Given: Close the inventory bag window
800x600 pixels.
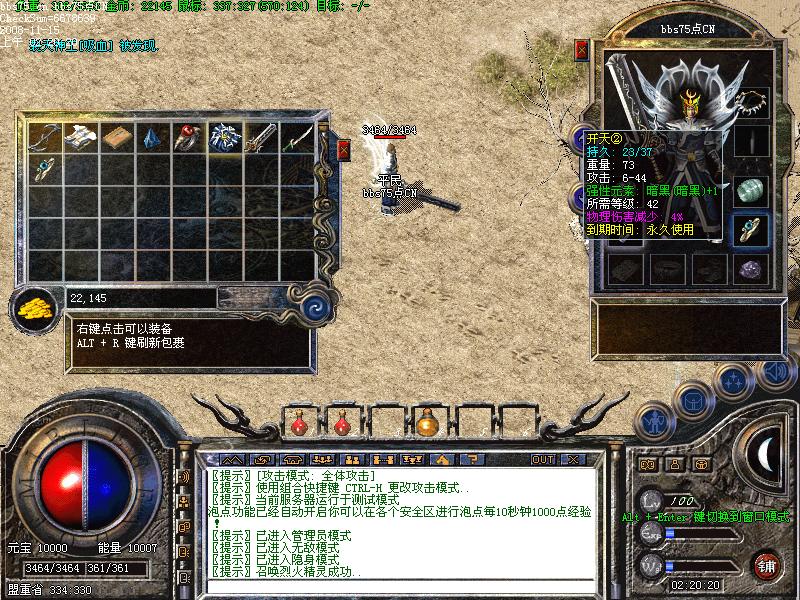Looking at the screenshot, I should [344, 151].
